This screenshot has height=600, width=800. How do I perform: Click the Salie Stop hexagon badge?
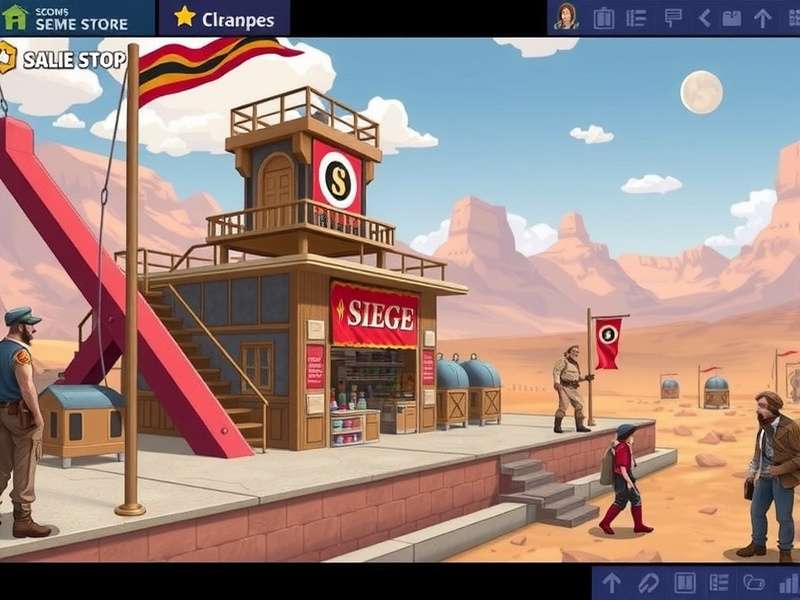pos(8,58)
